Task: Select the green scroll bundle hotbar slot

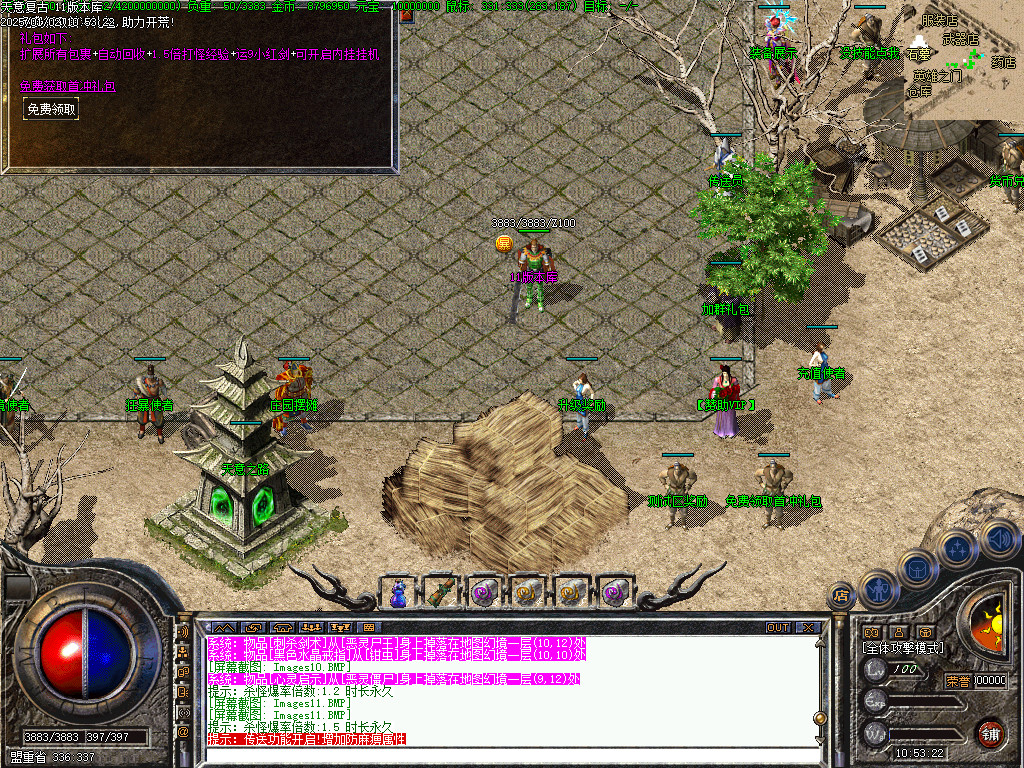Action: tap(441, 593)
